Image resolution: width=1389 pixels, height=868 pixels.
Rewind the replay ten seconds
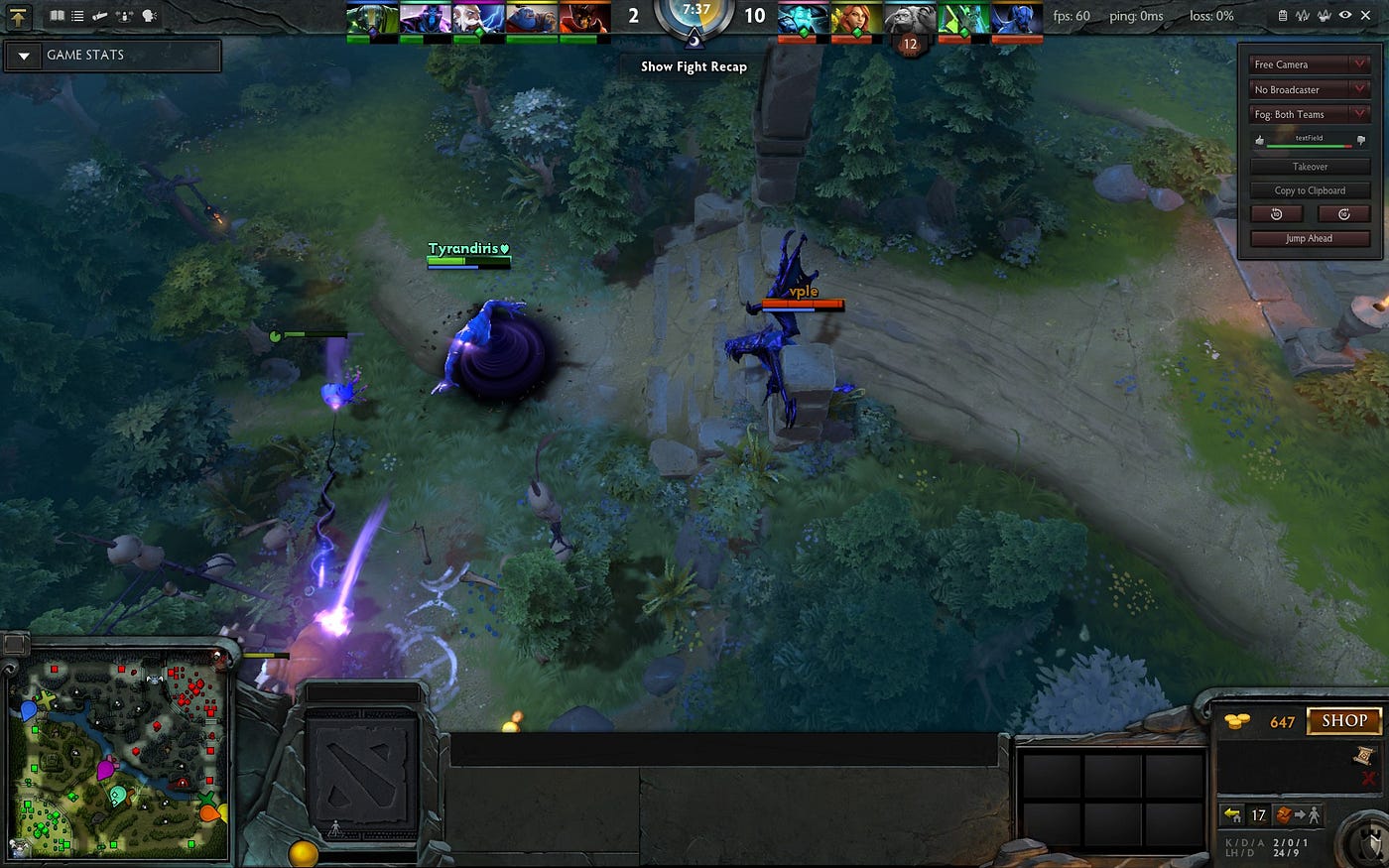click(x=1276, y=213)
